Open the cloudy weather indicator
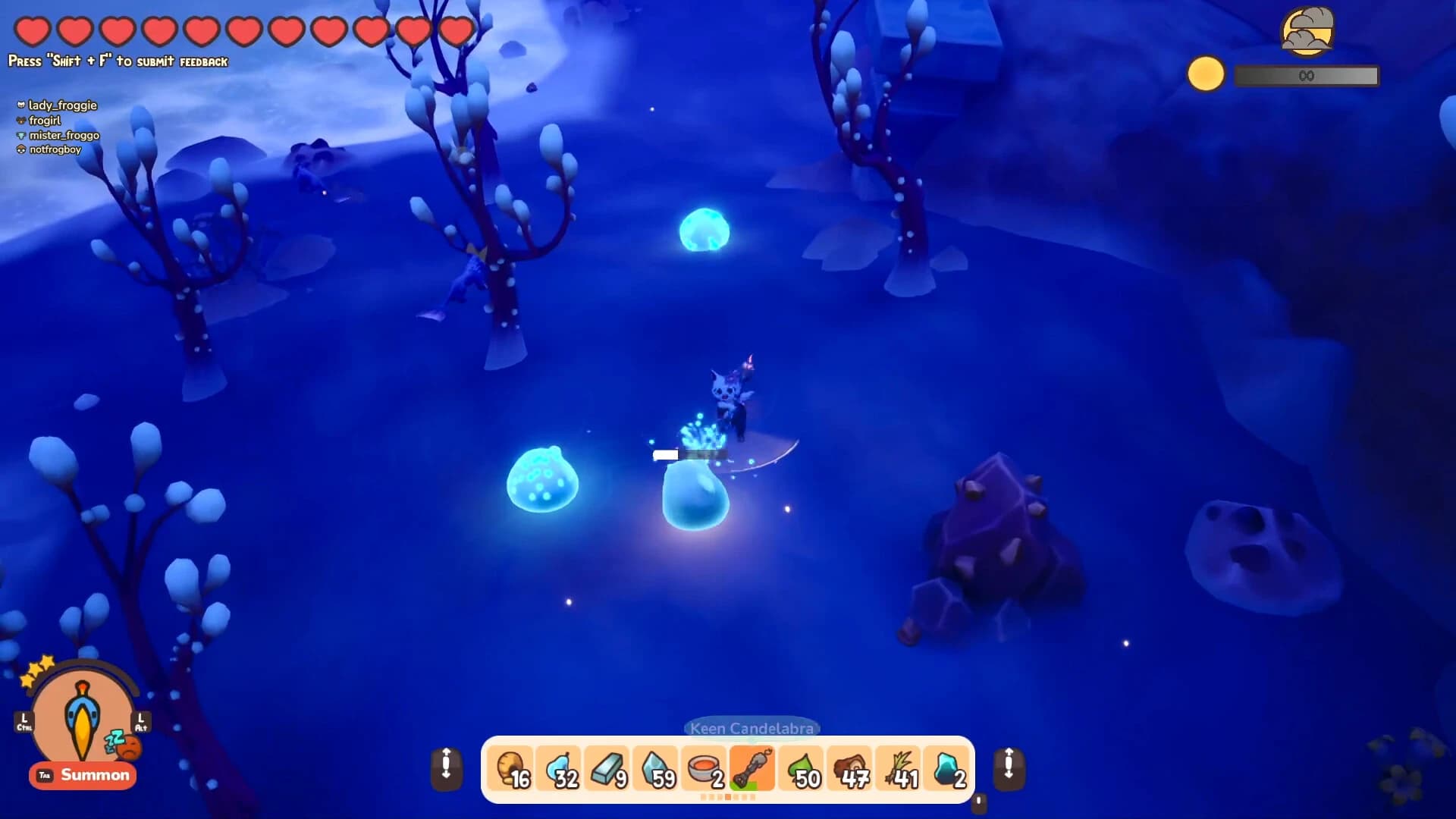The width and height of the screenshot is (1456, 819). pos(1309,32)
